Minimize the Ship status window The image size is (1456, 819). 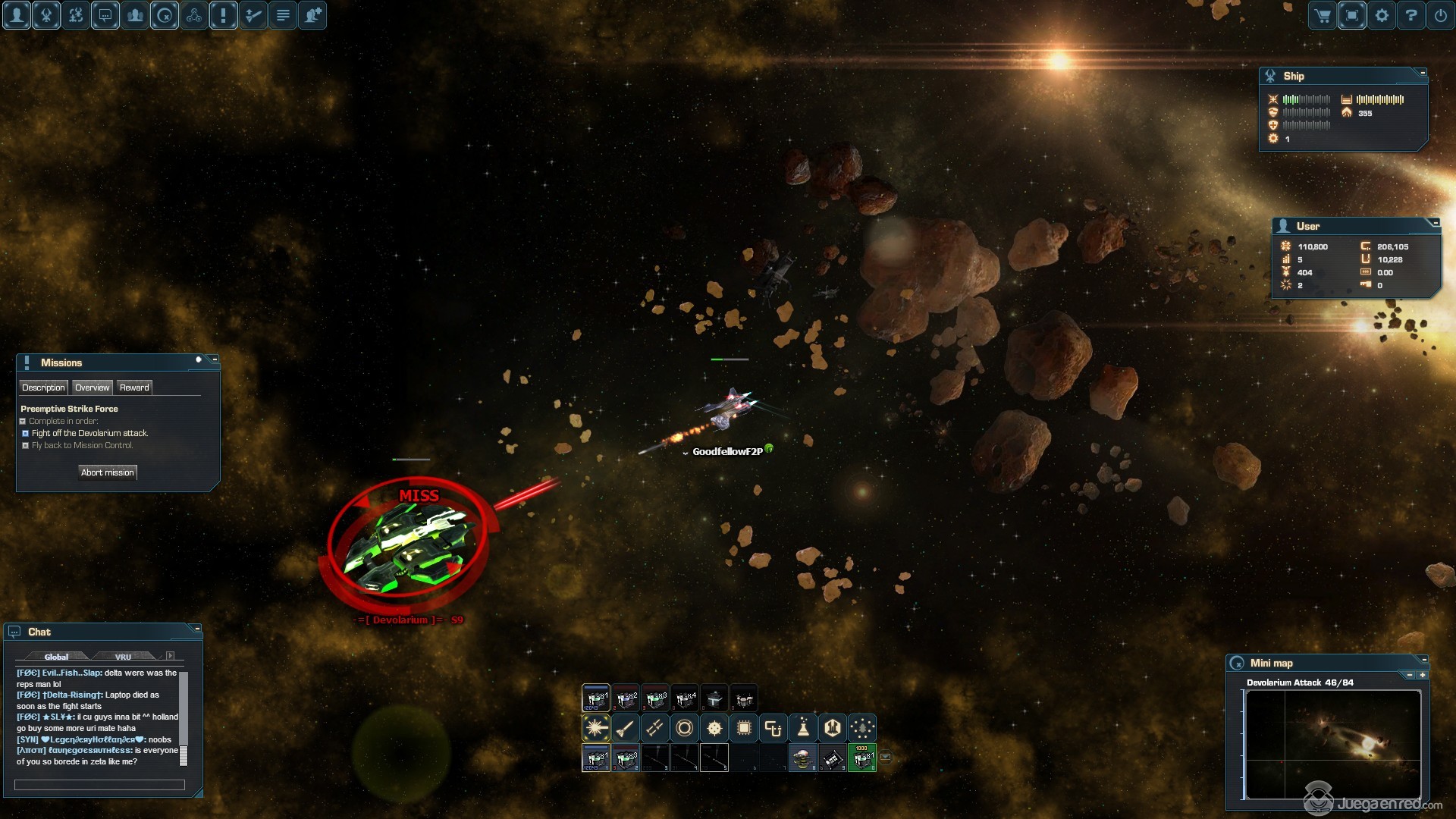point(1423,73)
